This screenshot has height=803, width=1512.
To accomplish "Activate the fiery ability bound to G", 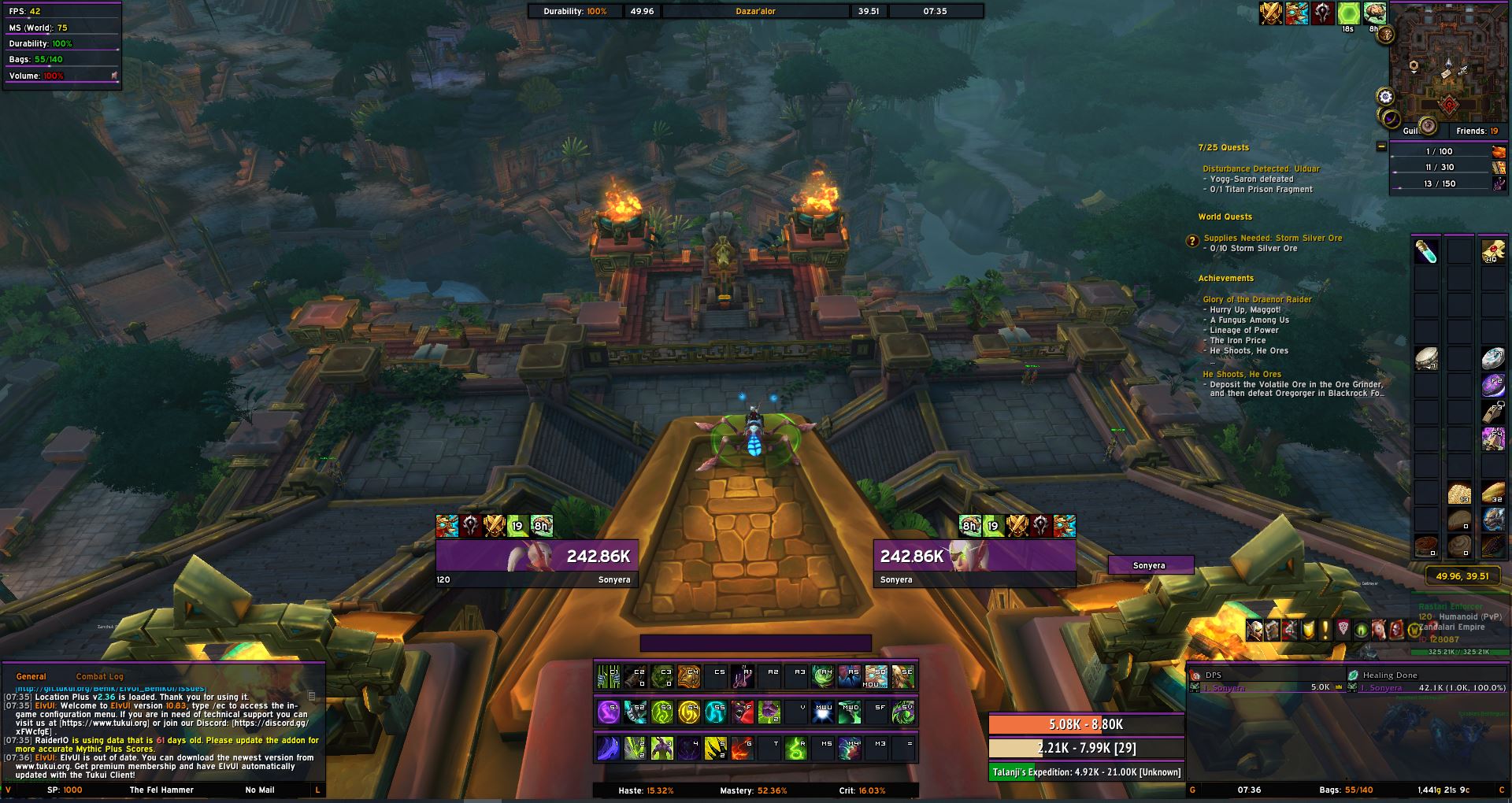I will pos(743,748).
